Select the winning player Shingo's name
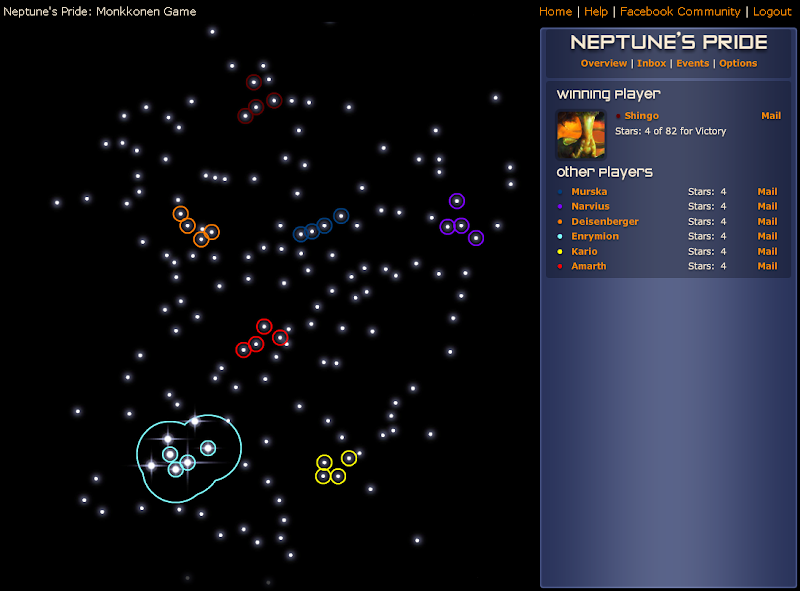800x591 pixels. (x=641, y=116)
